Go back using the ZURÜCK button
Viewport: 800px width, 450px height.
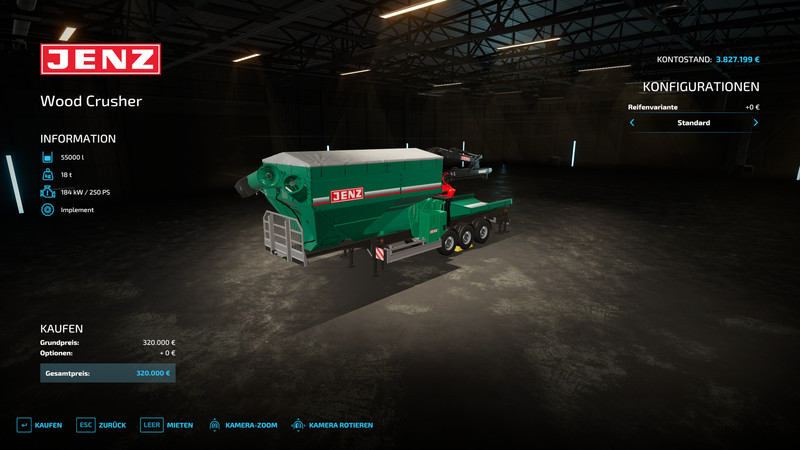click(102, 425)
